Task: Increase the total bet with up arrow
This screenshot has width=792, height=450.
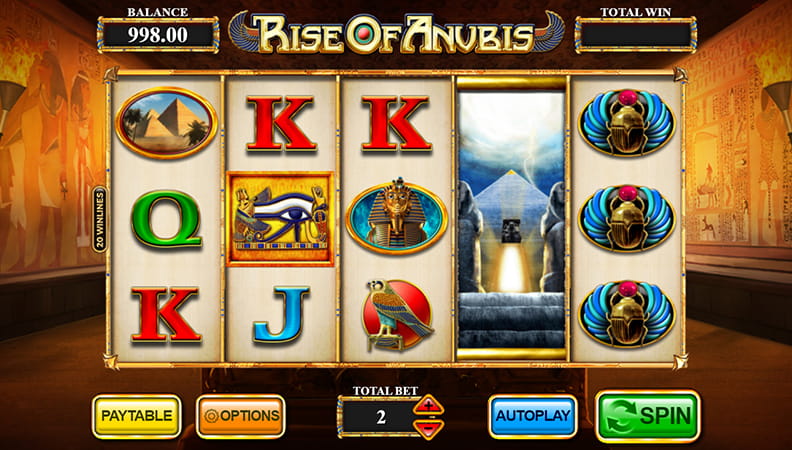Action: point(429,406)
